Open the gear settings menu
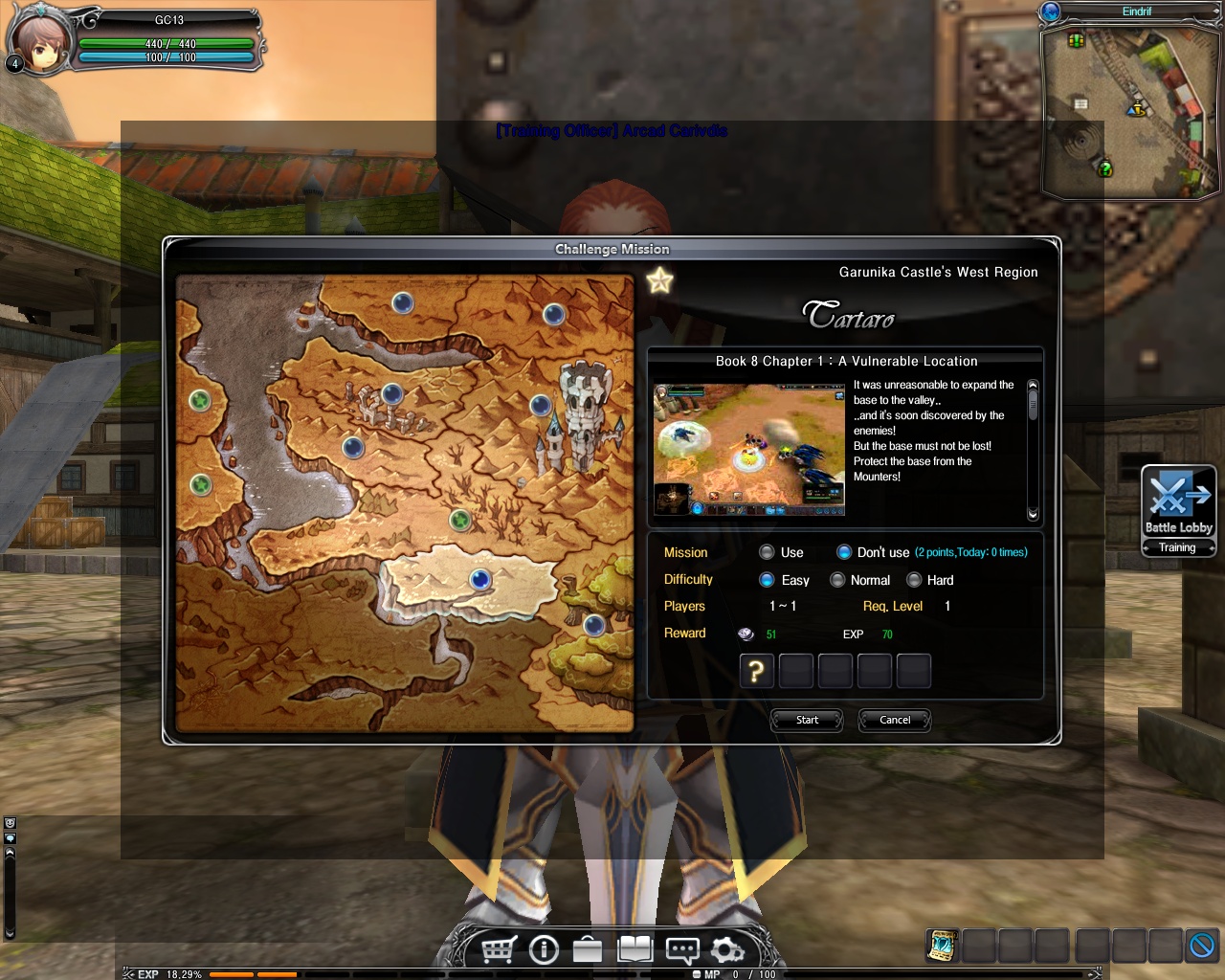The image size is (1225, 980). pos(727,949)
